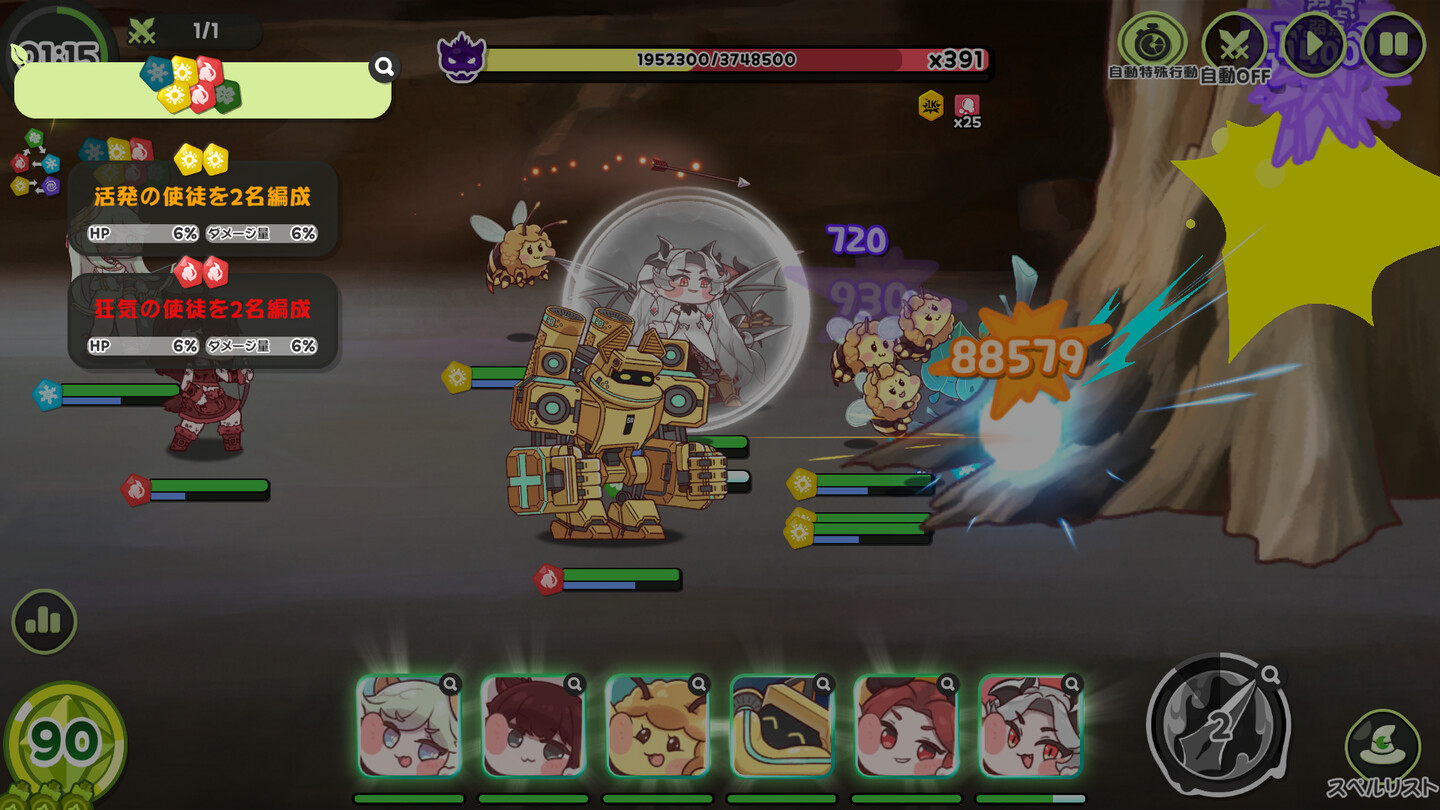Select the red-haired horned character portrait
The image size is (1440, 810).
tap(905, 727)
